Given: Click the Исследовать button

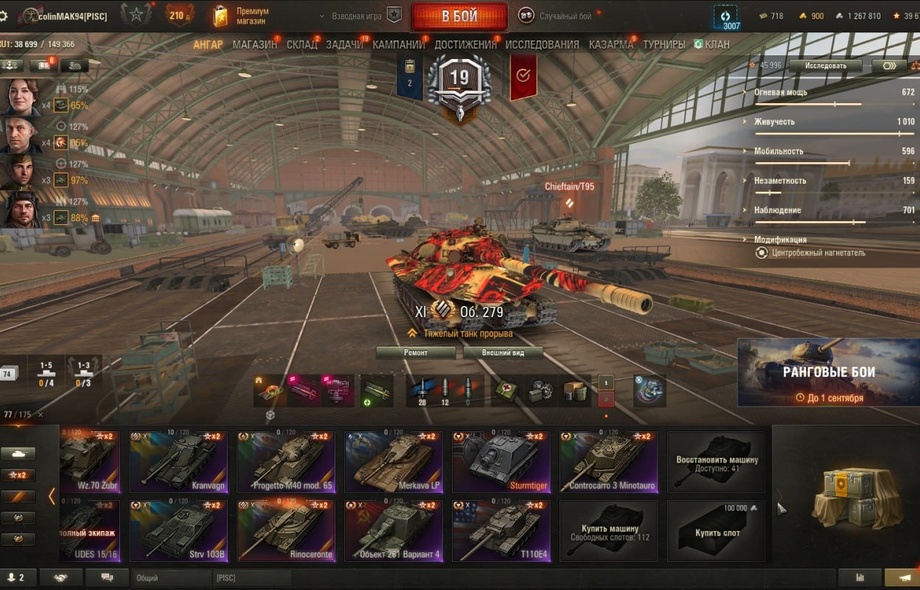Looking at the screenshot, I should click(x=824, y=66).
